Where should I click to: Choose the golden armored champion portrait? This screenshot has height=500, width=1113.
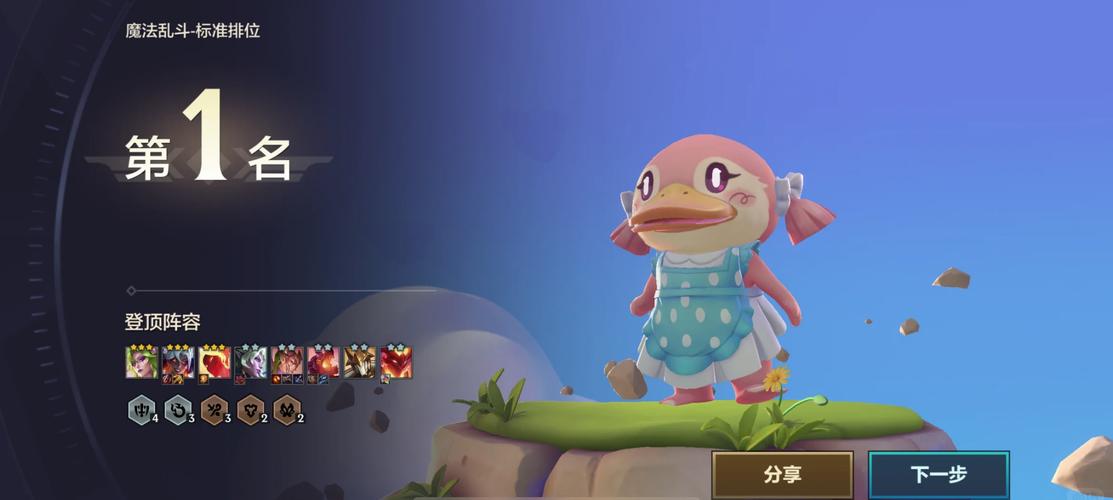[359, 362]
